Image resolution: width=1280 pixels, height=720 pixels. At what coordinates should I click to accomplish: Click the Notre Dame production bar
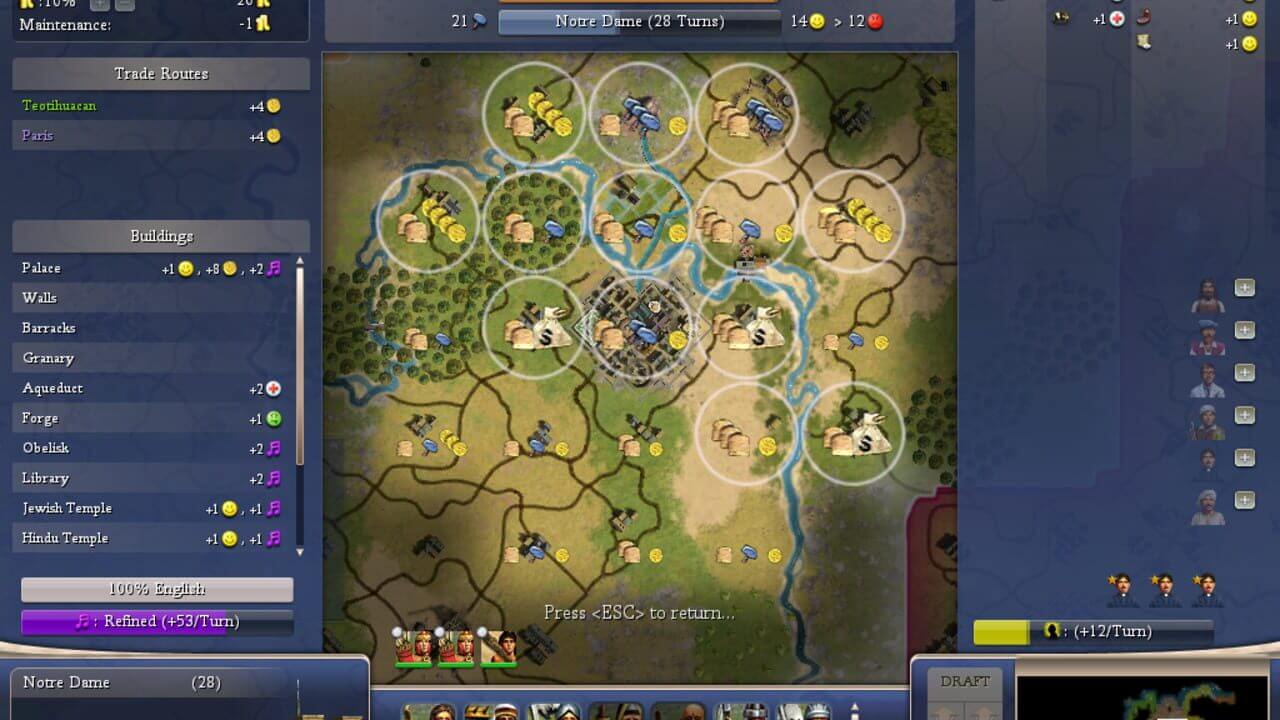tap(639, 21)
